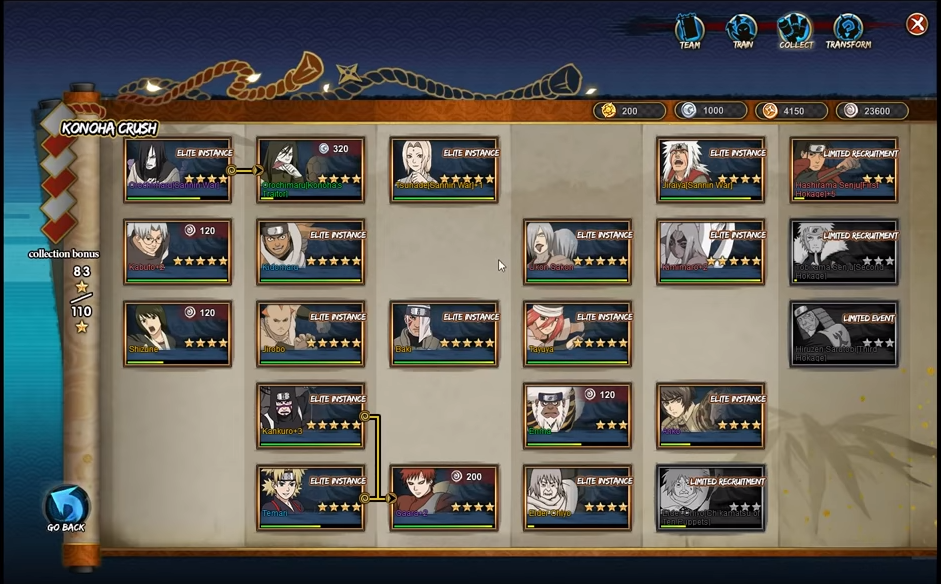The height and width of the screenshot is (584, 941).
Task: Select the Elder Chiyo ninja card
Action: coord(577,497)
